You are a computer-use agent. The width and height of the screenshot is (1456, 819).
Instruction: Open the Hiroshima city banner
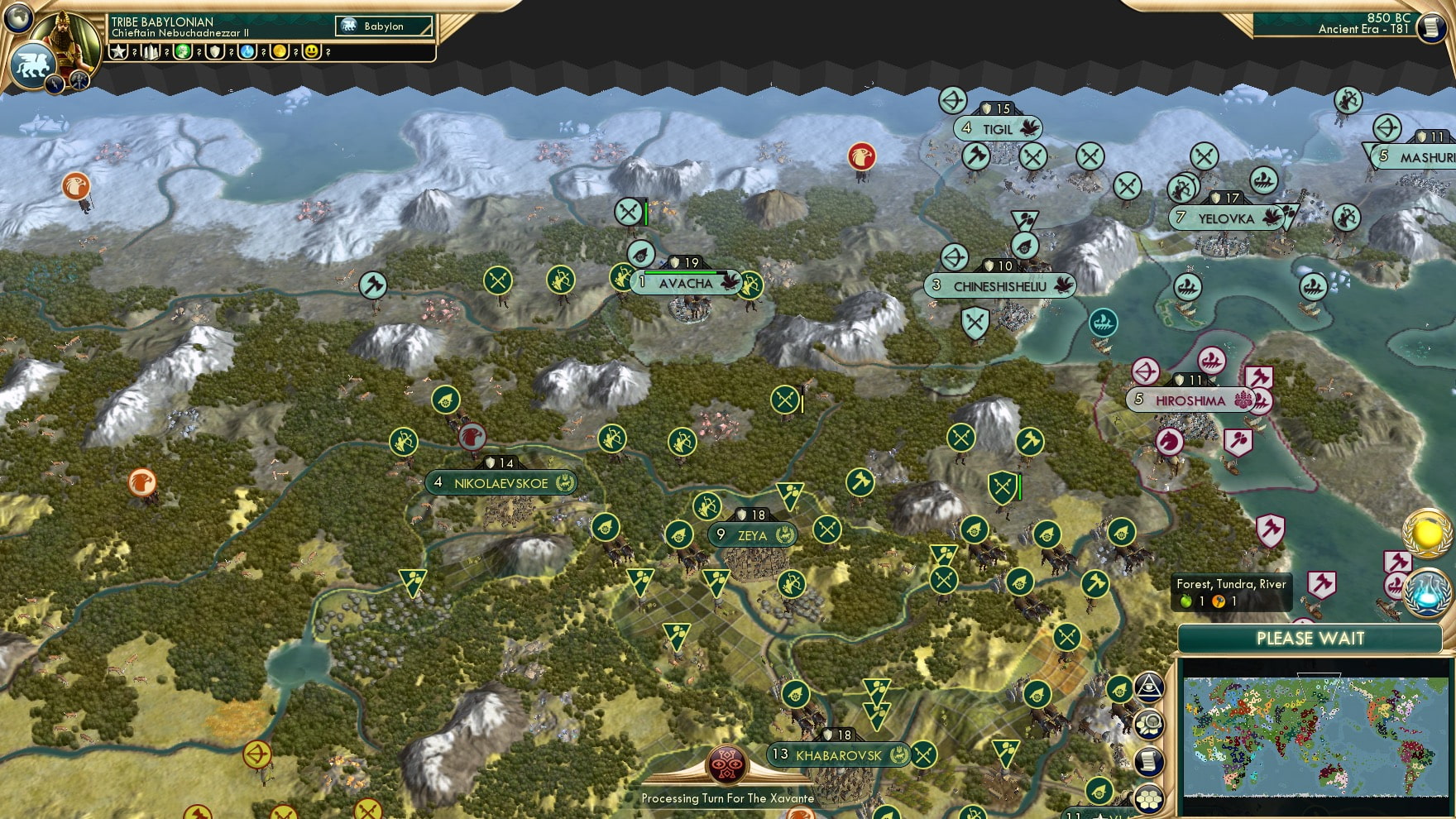[1189, 400]
